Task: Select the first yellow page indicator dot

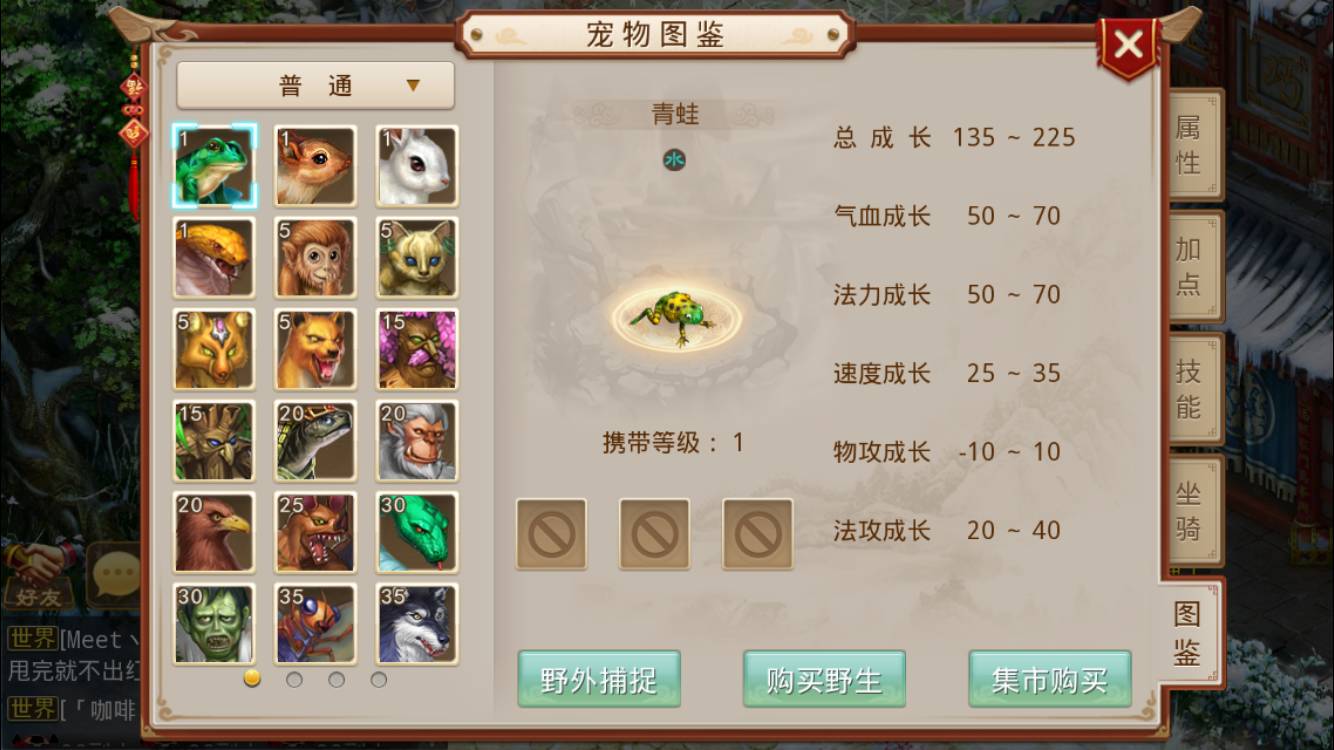Action: coord(251,679)
